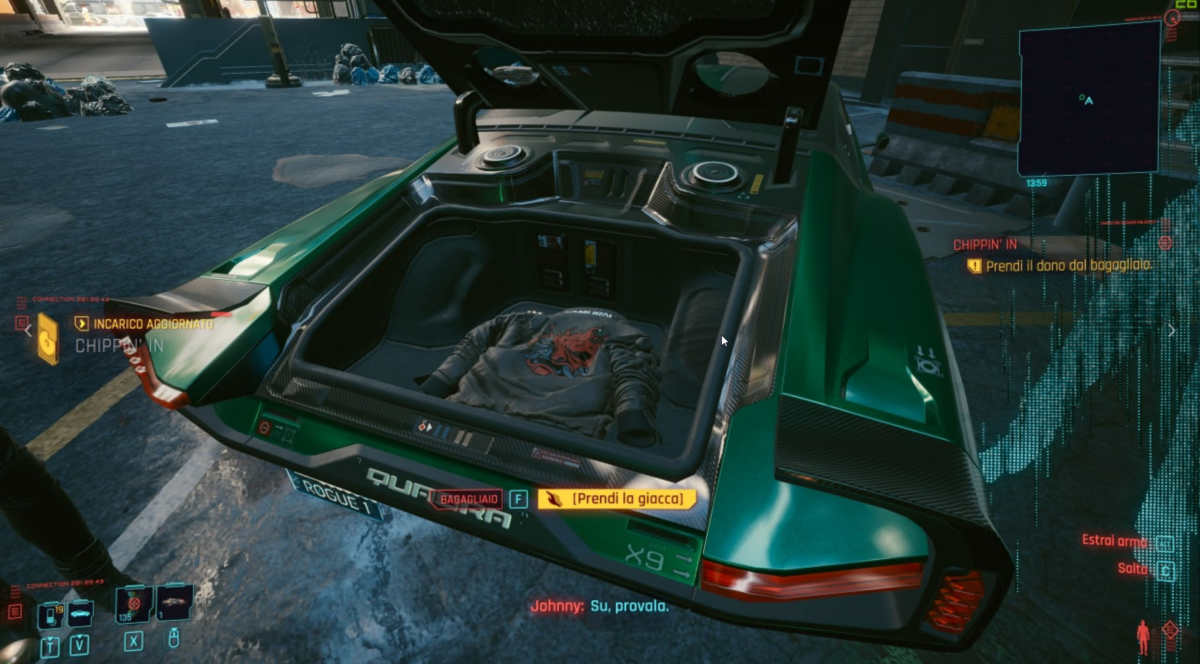Select the equipped weapon slot icon

(x=174, y=602)
